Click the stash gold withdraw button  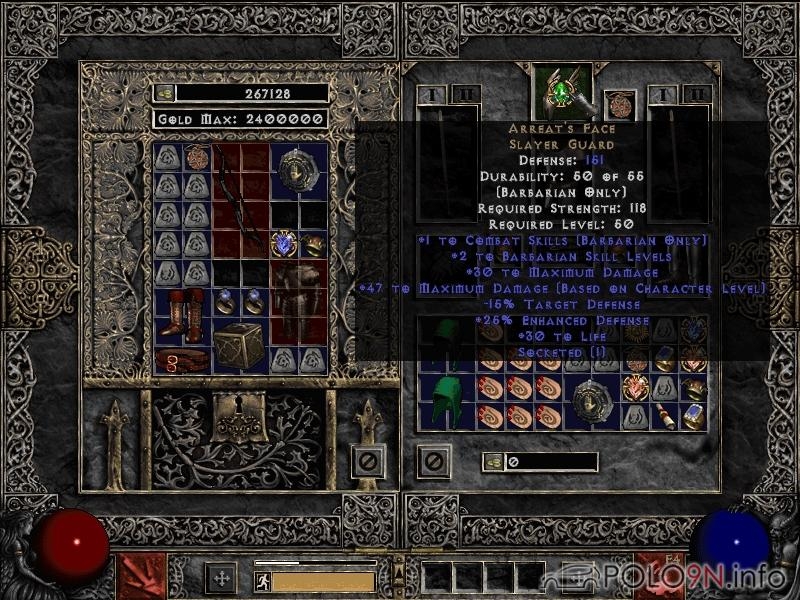click(165, 93)
